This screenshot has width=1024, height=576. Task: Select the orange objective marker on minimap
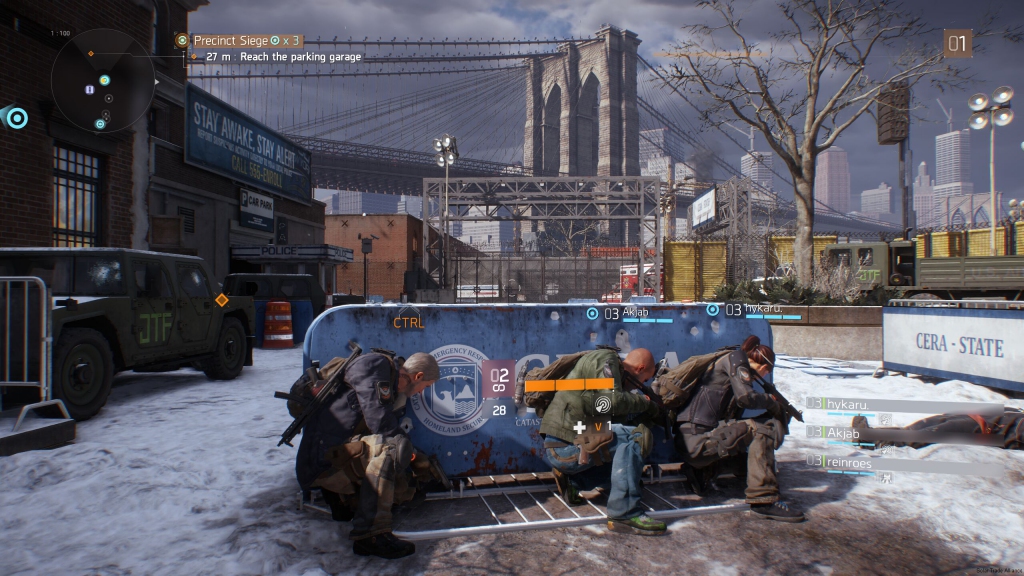click(x=91, y=52)
